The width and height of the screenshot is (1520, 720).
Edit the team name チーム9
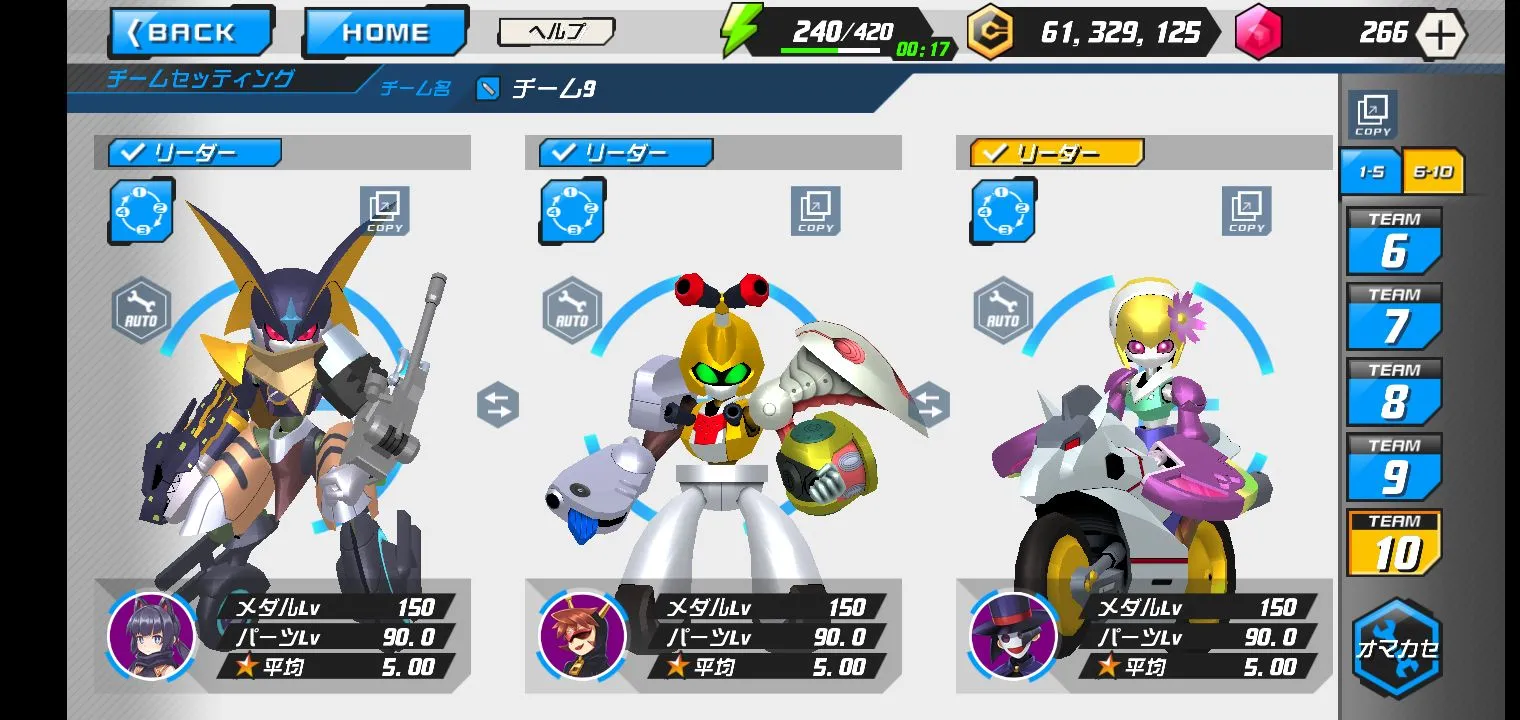[487, 89]
